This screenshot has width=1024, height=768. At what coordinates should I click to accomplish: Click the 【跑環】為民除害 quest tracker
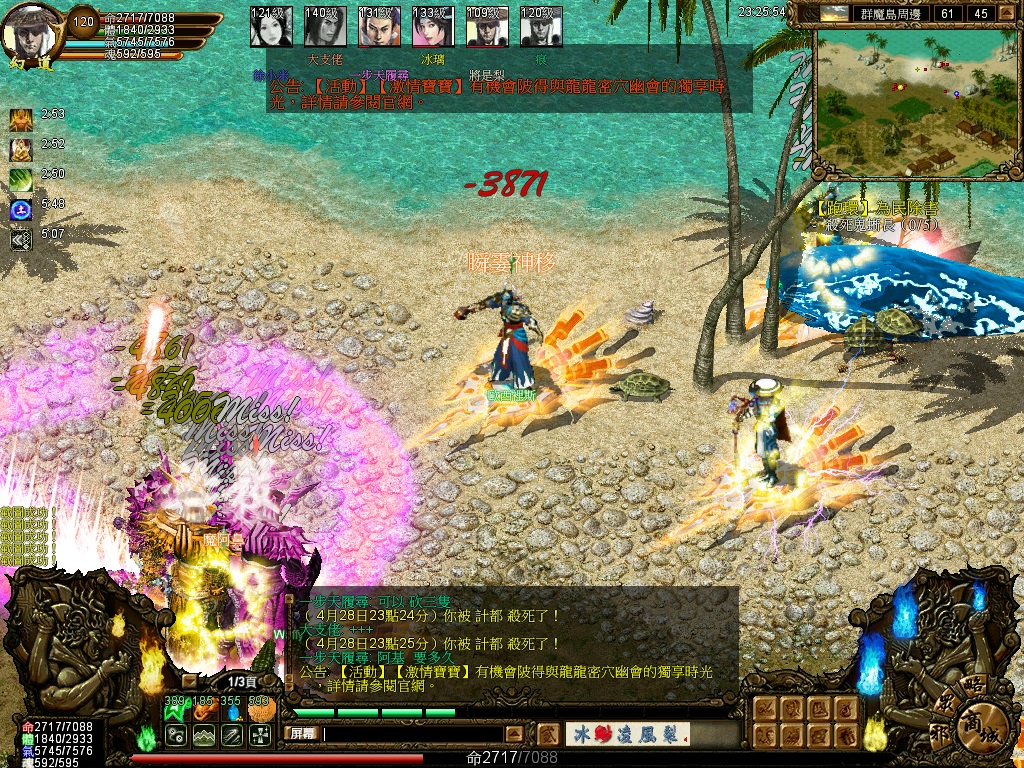coord(877,208)
